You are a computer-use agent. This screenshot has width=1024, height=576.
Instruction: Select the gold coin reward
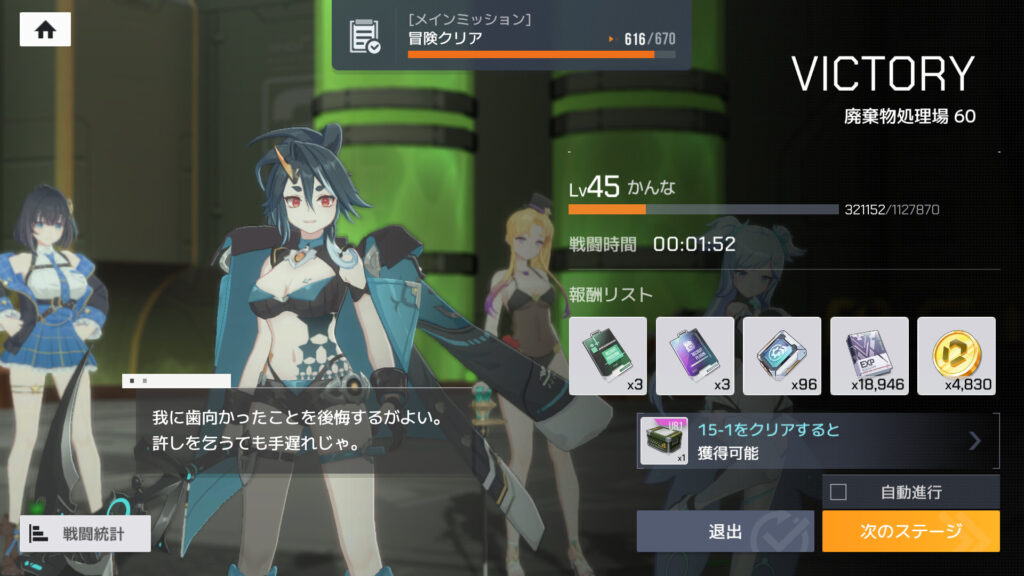coord(956,356)
